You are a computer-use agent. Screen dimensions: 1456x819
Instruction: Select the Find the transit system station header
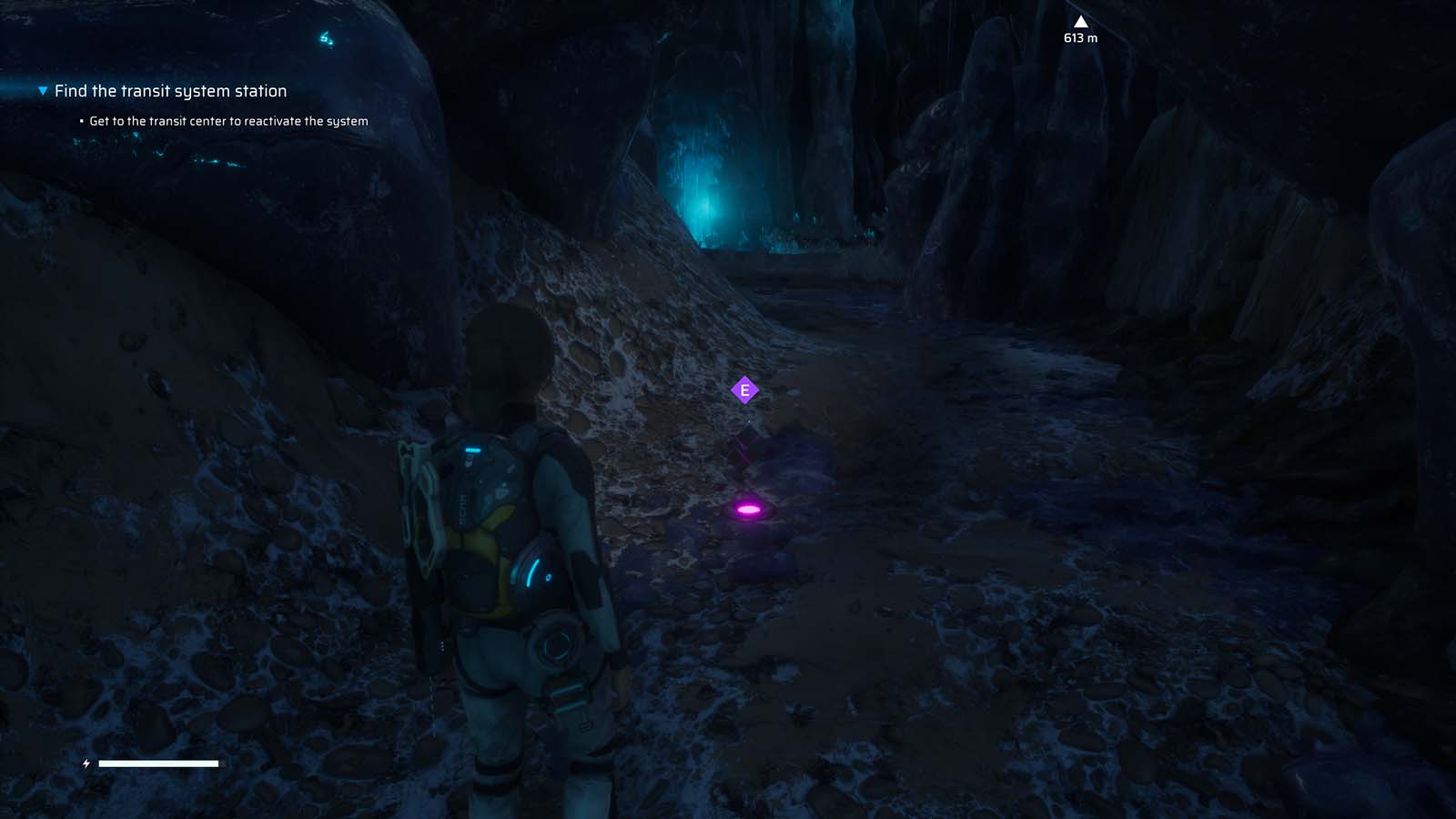point(170,90)
